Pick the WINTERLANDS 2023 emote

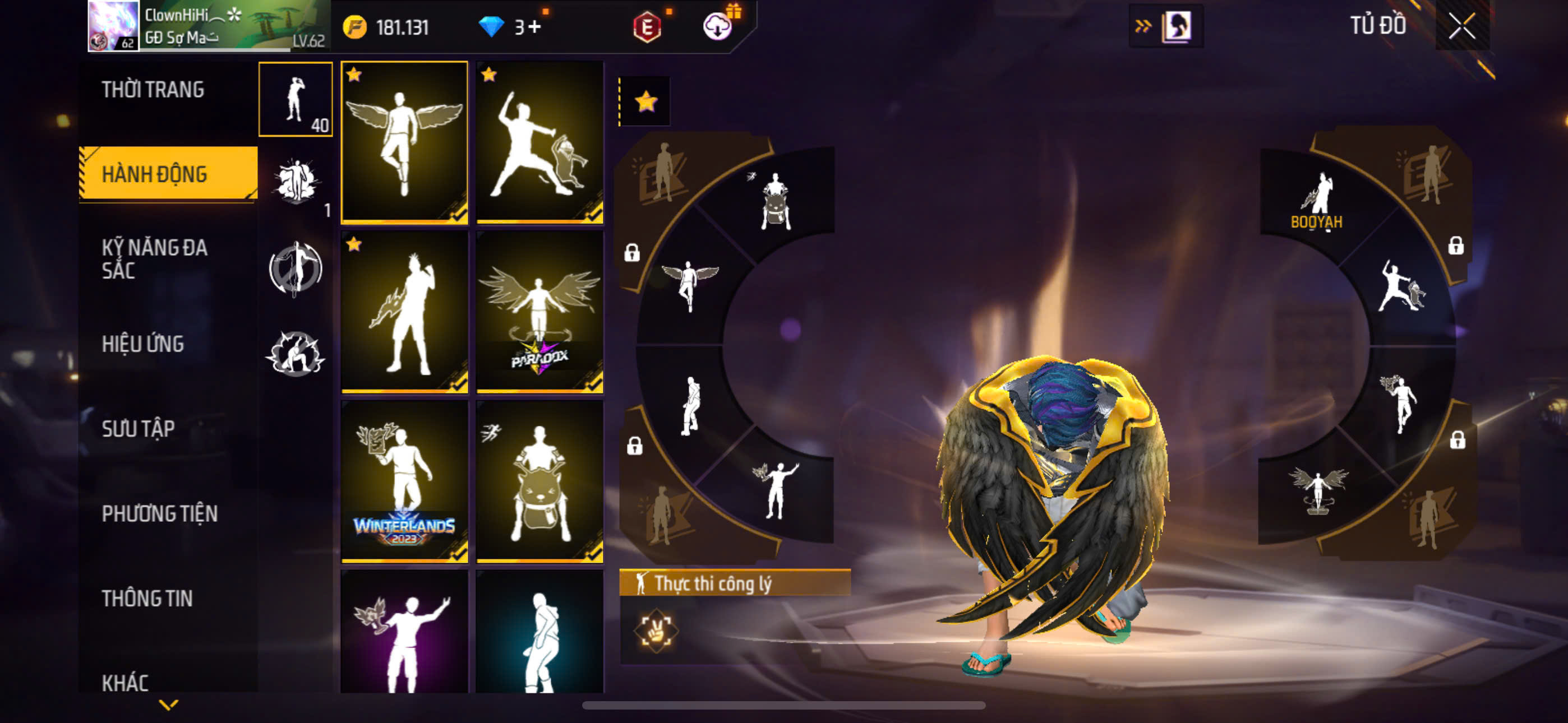pyautogui.click(x=404, y=481)
